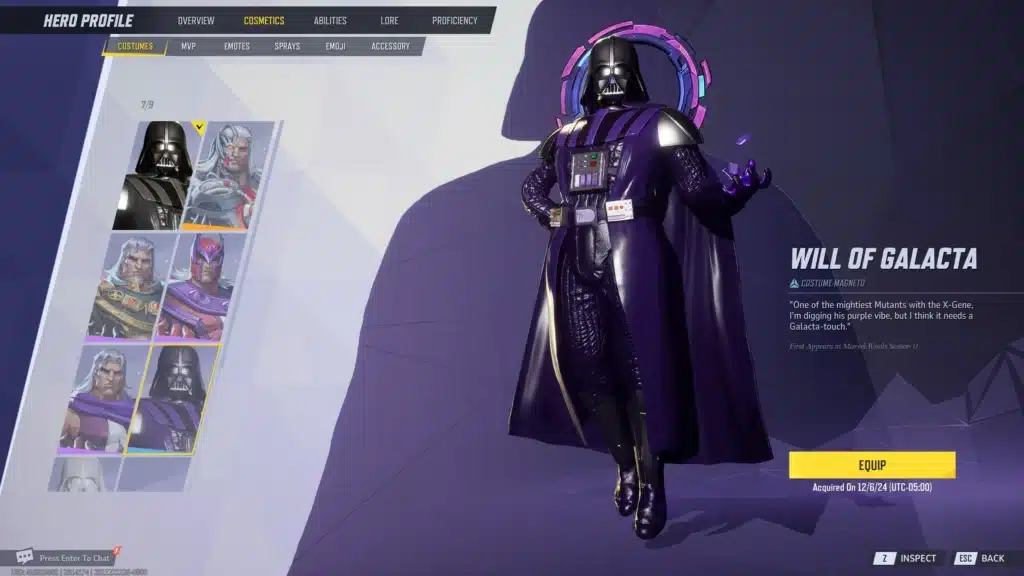Open the Emotes sub-tab
Screen dimensions: 1024x576
(x=237, y=46)
